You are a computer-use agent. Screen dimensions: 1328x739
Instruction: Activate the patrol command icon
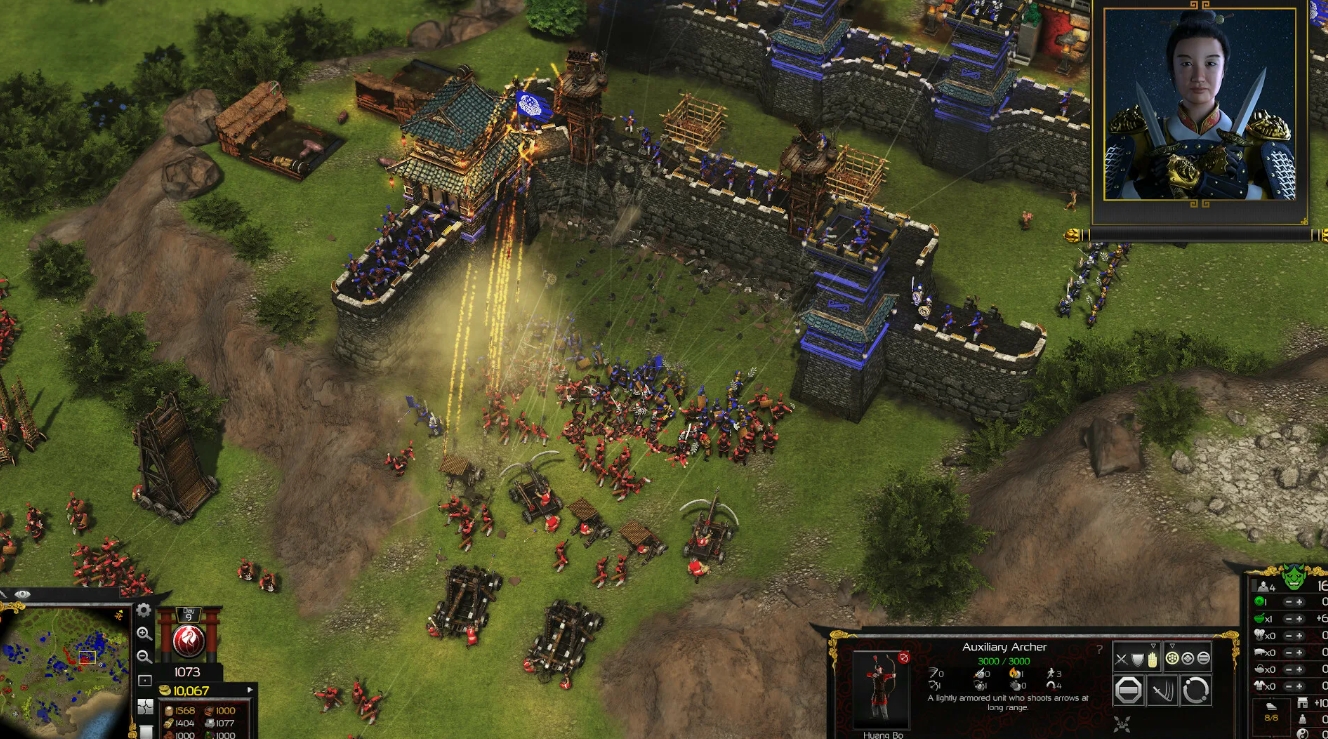(1196, 690)
